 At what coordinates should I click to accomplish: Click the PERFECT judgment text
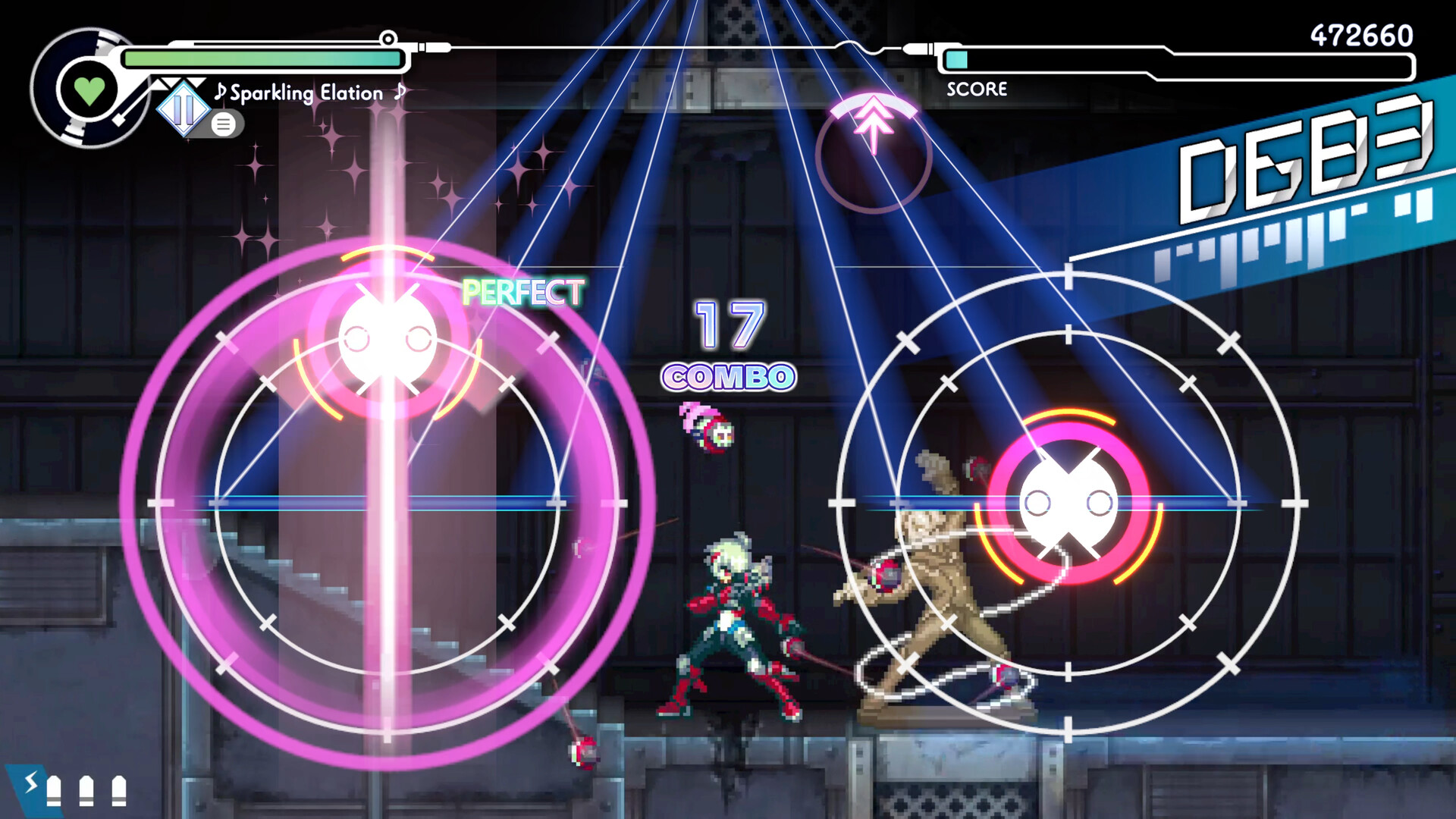(x=523, y=290)
